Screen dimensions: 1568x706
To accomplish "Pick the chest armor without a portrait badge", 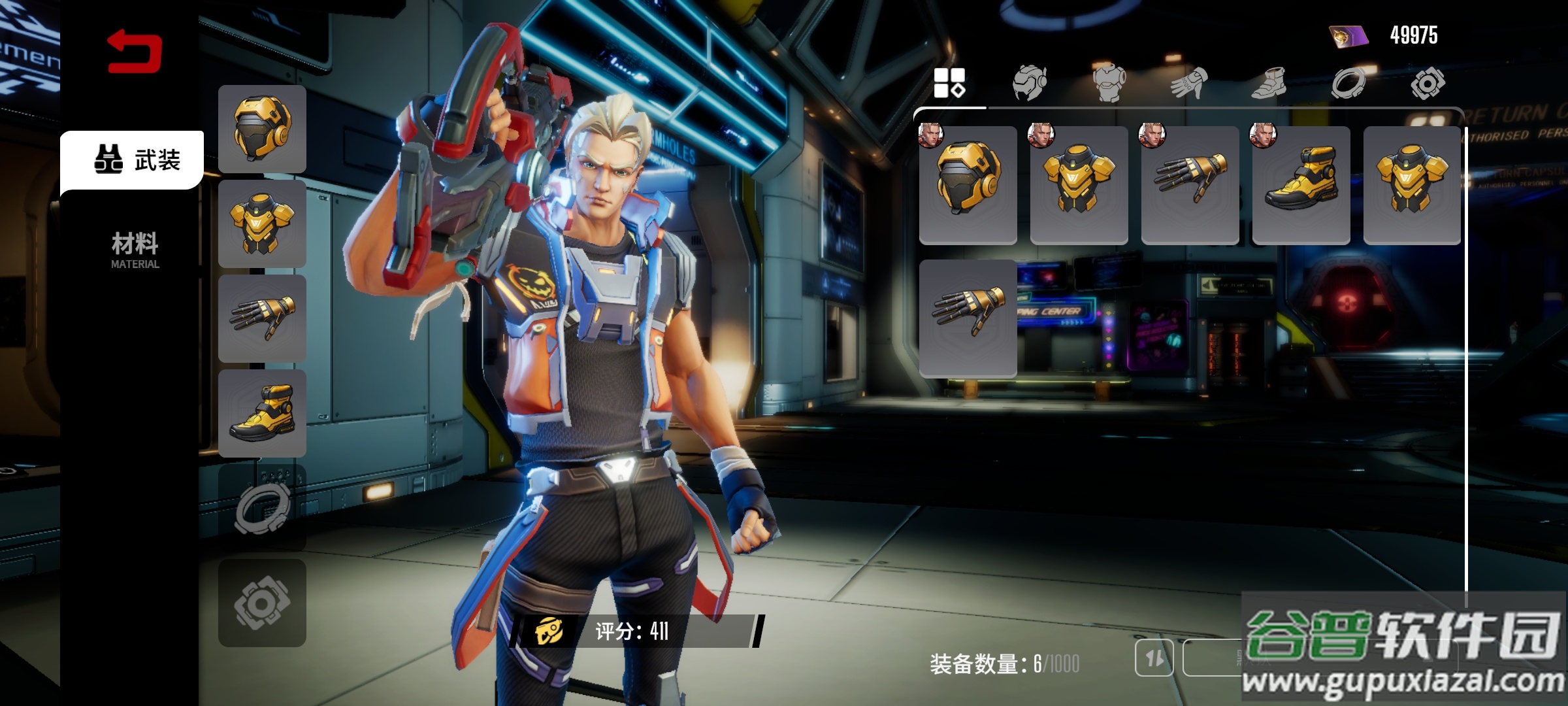I will [1412, 185].
